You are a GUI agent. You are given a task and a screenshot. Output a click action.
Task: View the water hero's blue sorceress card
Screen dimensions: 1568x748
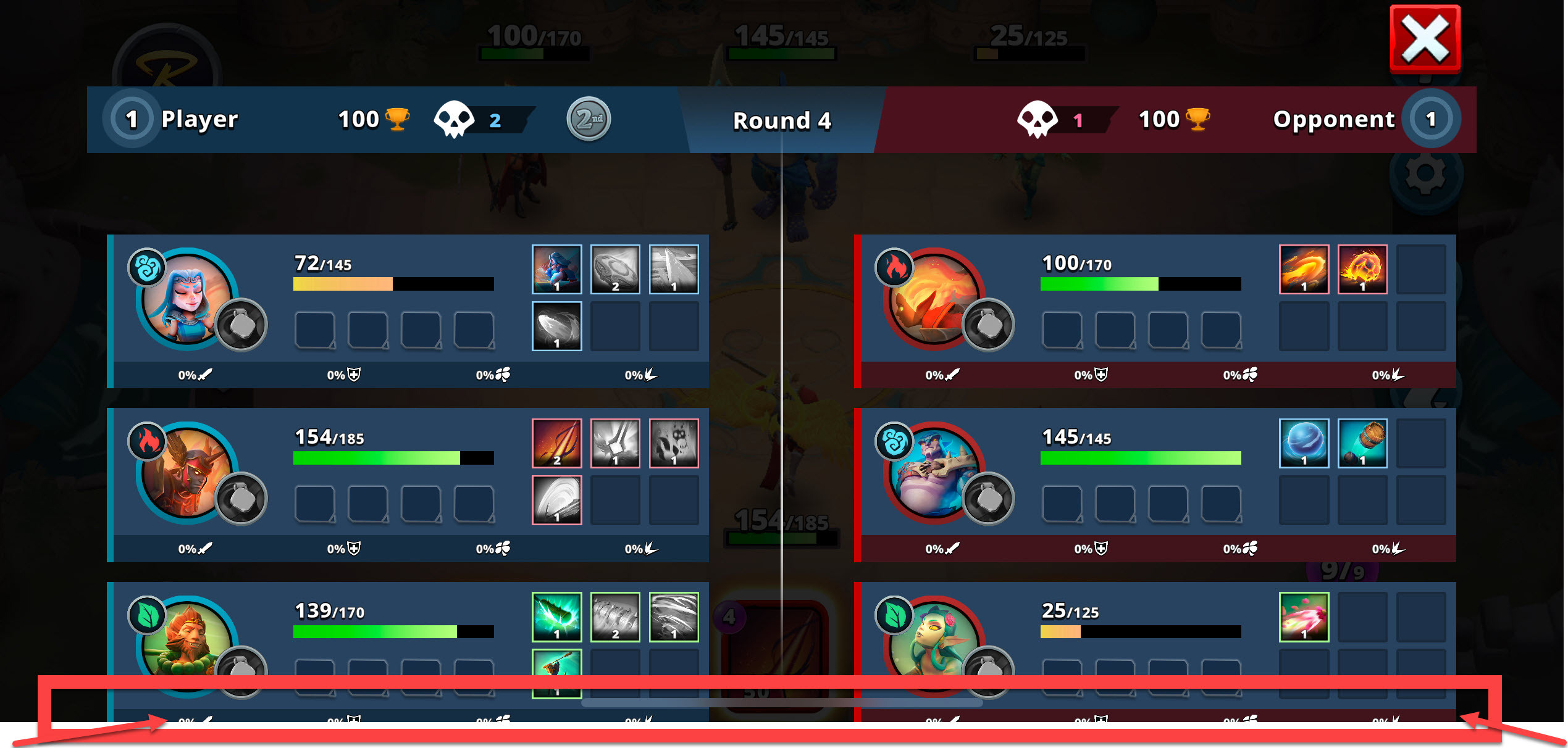[556, 269]
